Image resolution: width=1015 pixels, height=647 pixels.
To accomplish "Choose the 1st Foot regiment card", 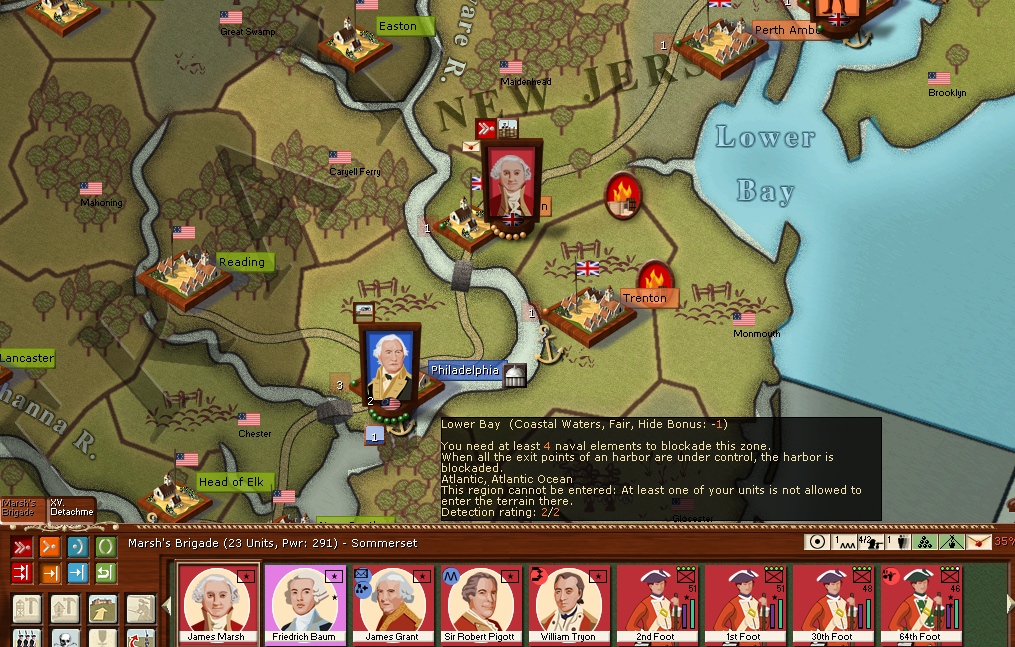I will point(745,604).
